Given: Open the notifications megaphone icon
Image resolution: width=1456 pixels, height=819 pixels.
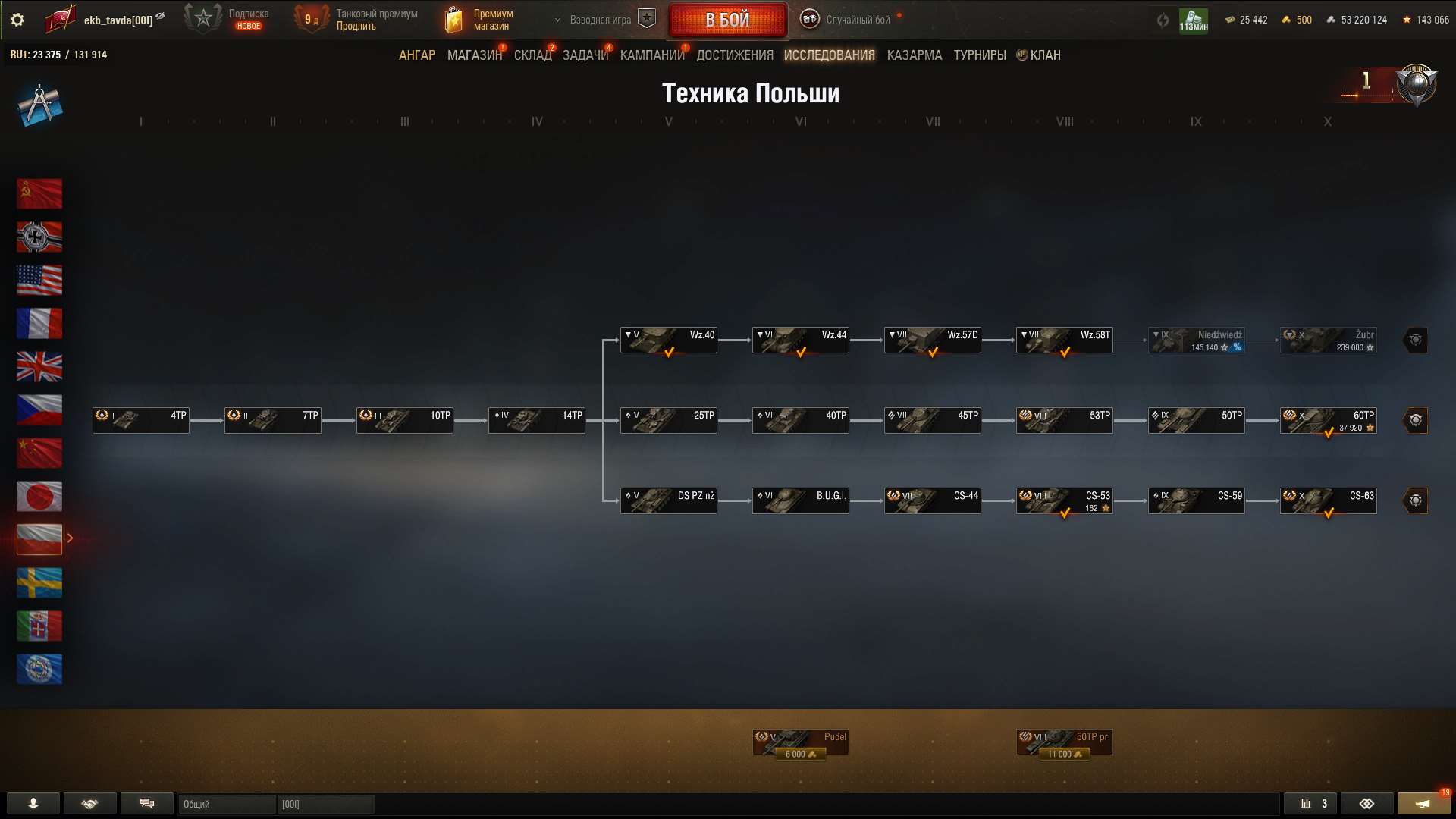Looking at the screenshot, I should tap(1424, 803).
